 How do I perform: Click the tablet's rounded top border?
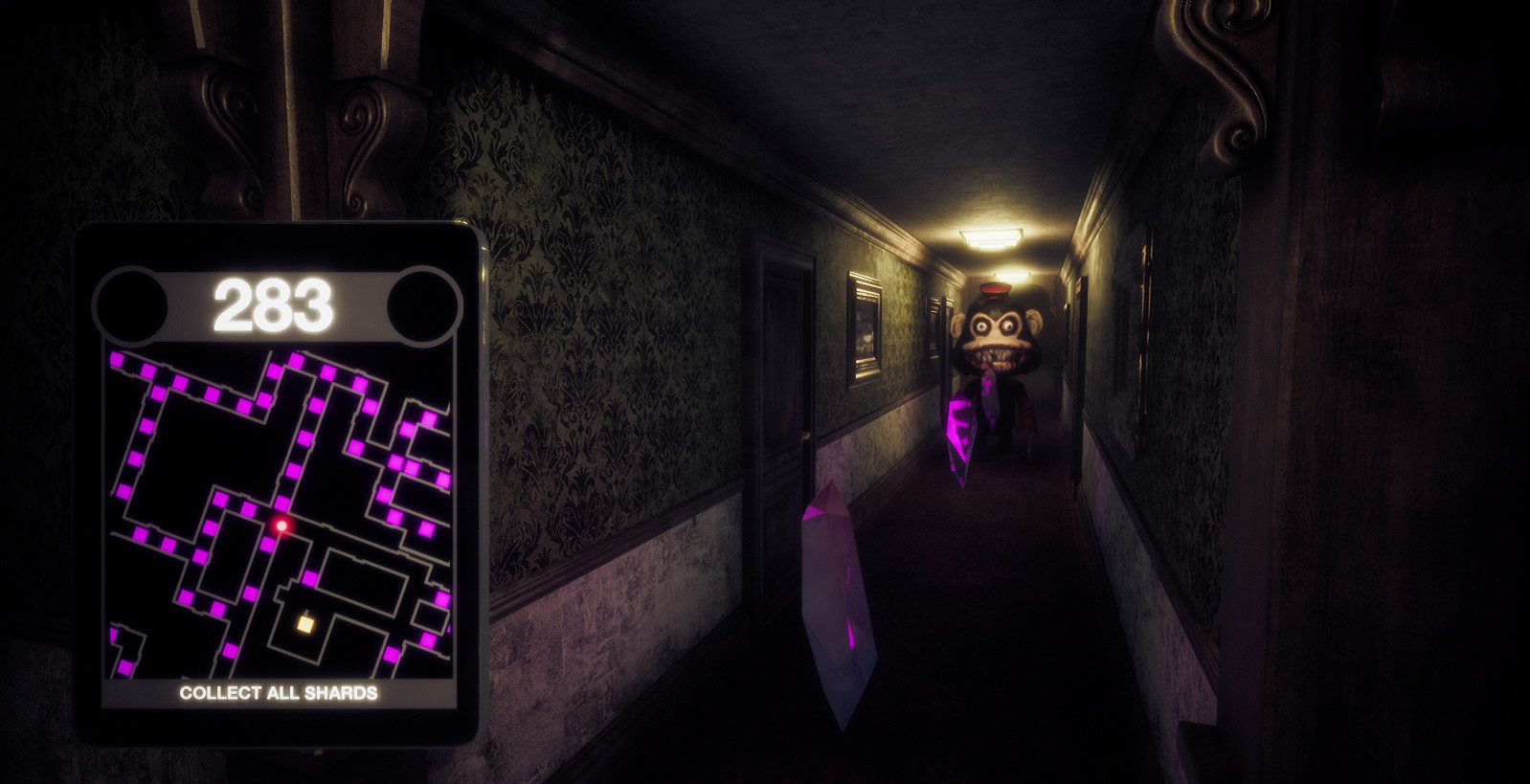278,228
